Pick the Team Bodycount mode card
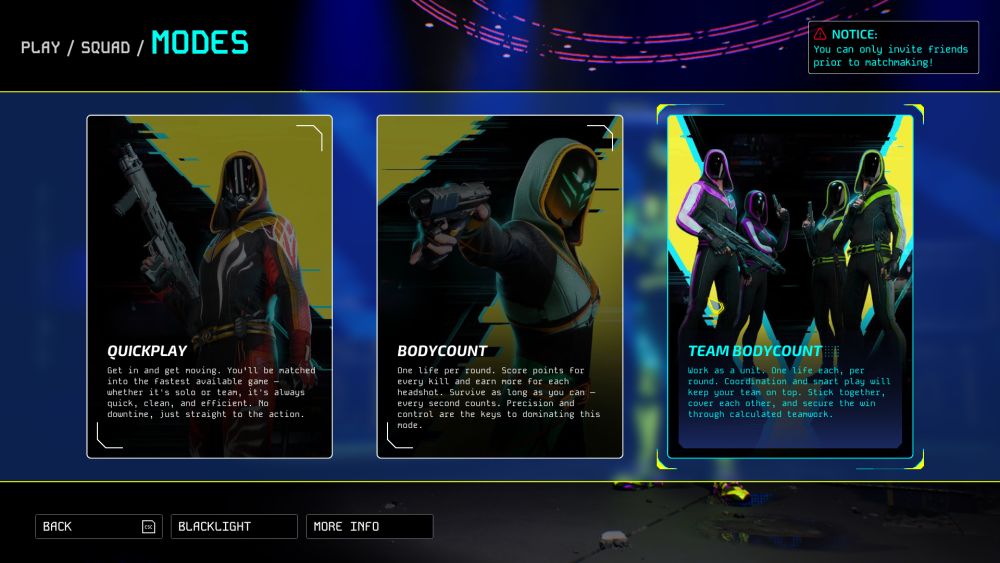This screenshot has height=563, width=1000. 790,286
